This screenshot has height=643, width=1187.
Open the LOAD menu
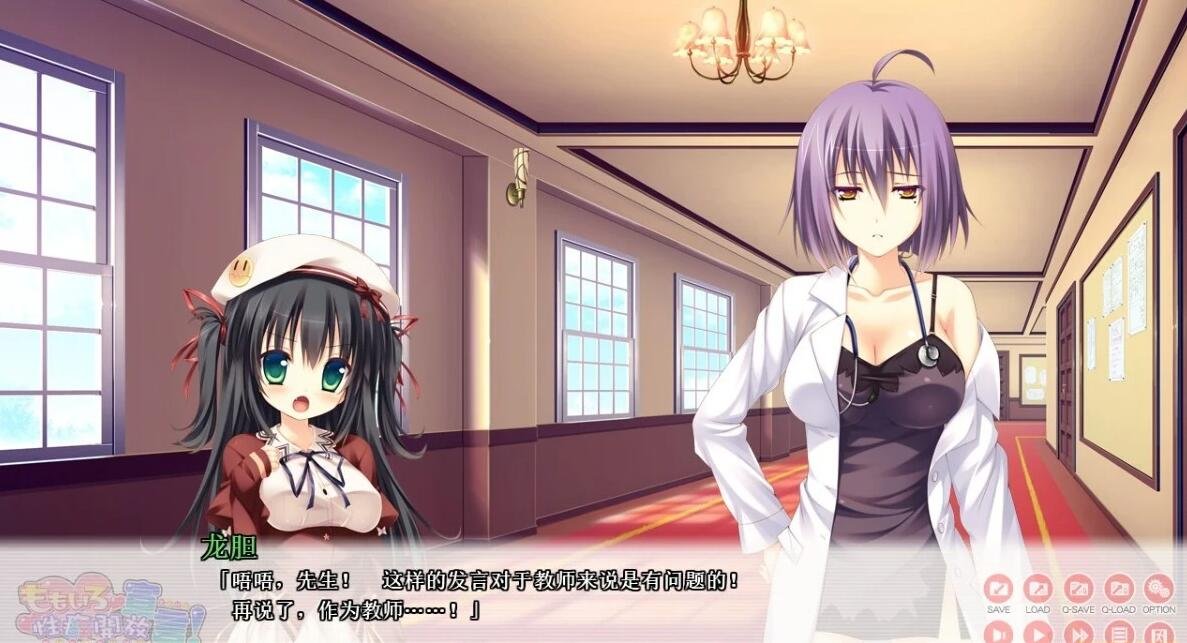tap(1038, 588)
